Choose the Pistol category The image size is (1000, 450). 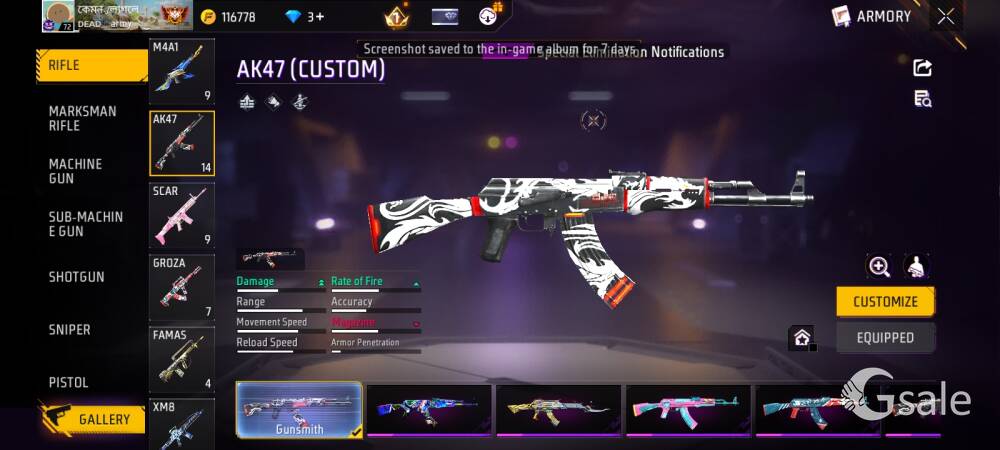pos(69,383)
